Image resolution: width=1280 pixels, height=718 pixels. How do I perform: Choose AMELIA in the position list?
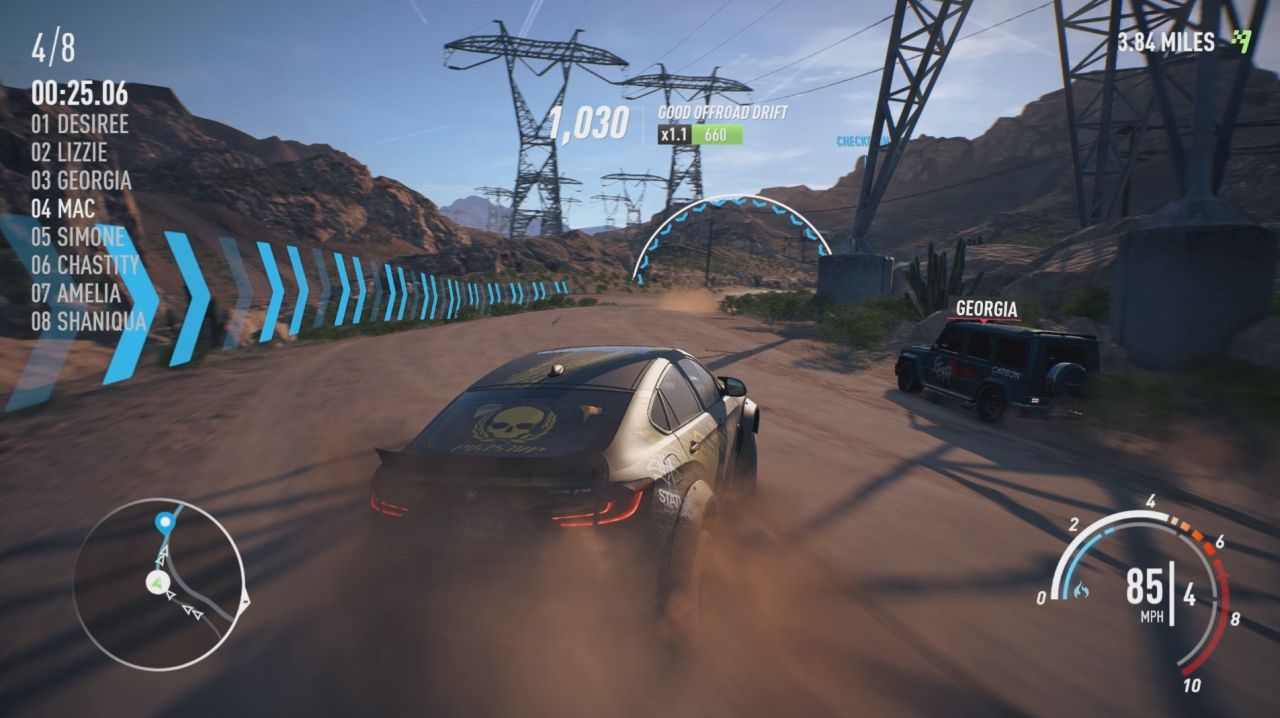[x=76, y=293]
